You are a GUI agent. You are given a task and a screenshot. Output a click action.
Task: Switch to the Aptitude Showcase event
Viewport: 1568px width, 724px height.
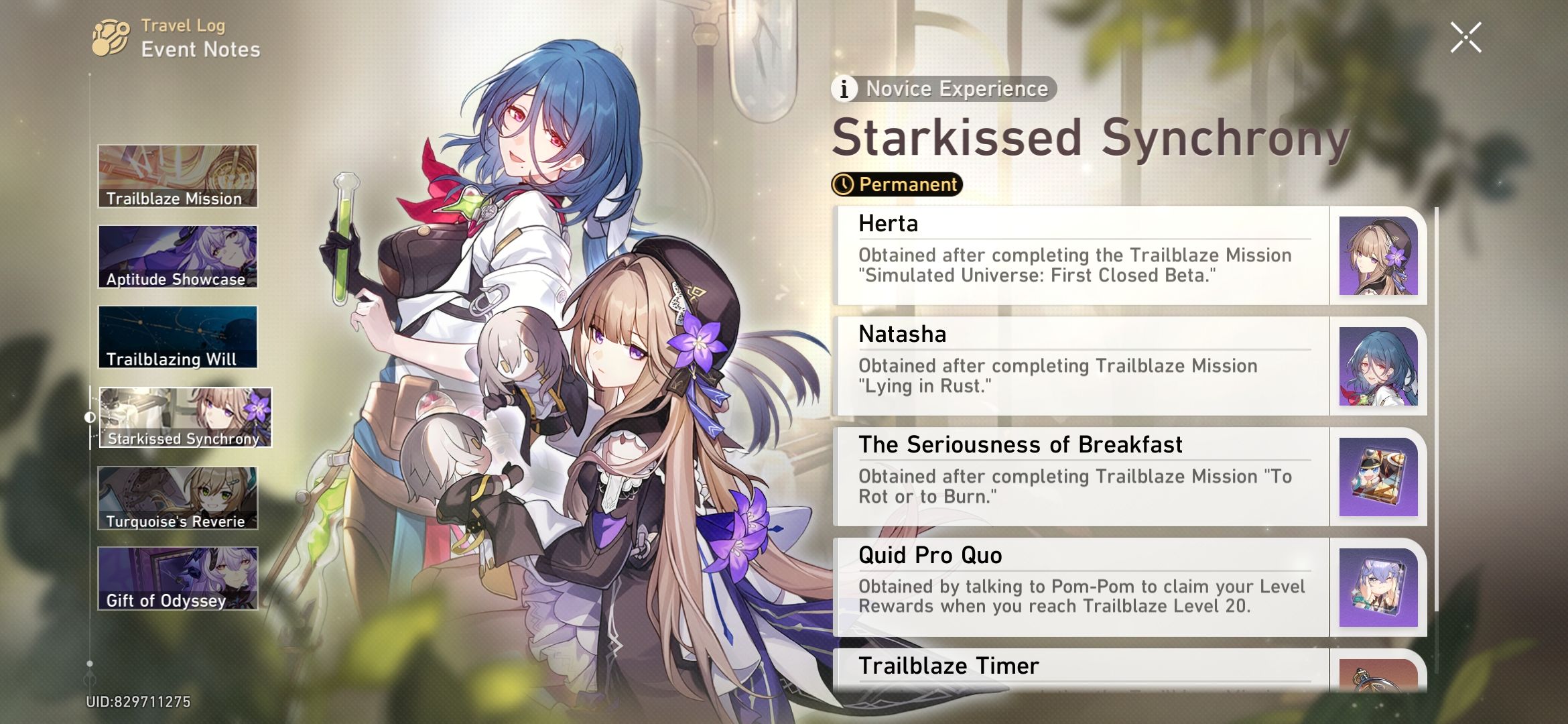pos(178,257)
